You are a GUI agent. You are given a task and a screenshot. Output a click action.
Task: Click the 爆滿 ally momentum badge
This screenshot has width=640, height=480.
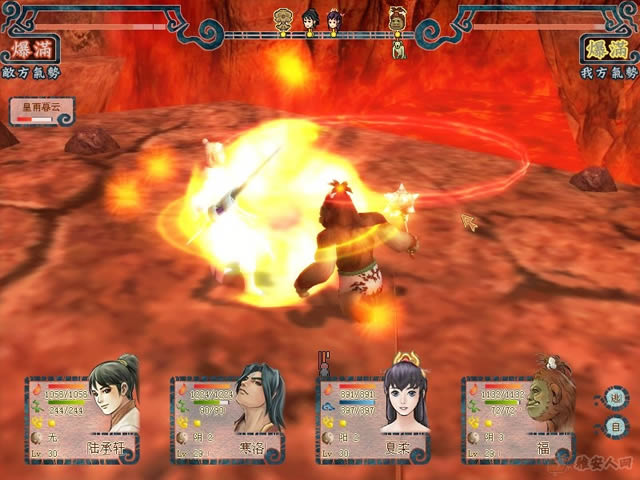click(608, 48)
